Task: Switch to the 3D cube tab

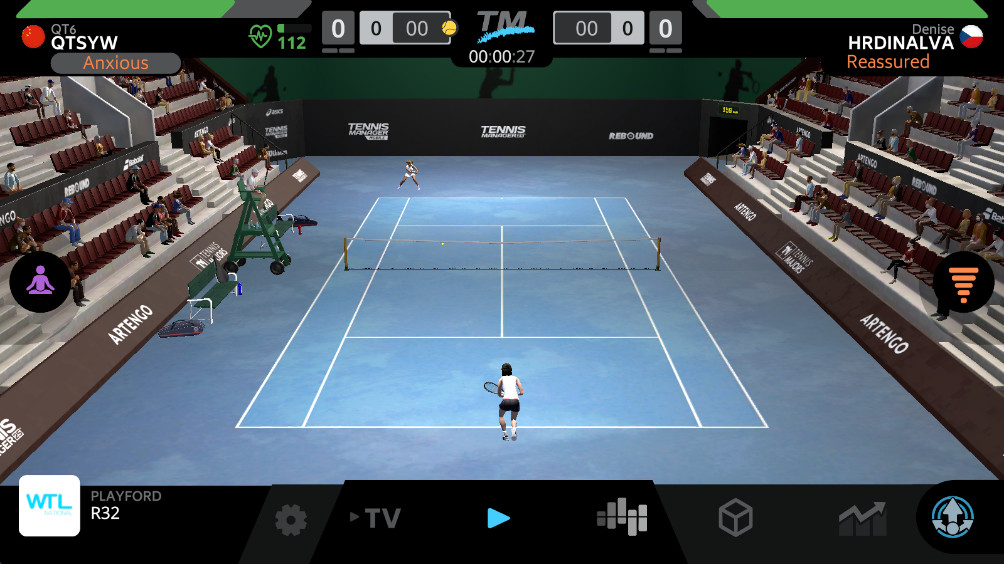Action: [x=735, y=518]
